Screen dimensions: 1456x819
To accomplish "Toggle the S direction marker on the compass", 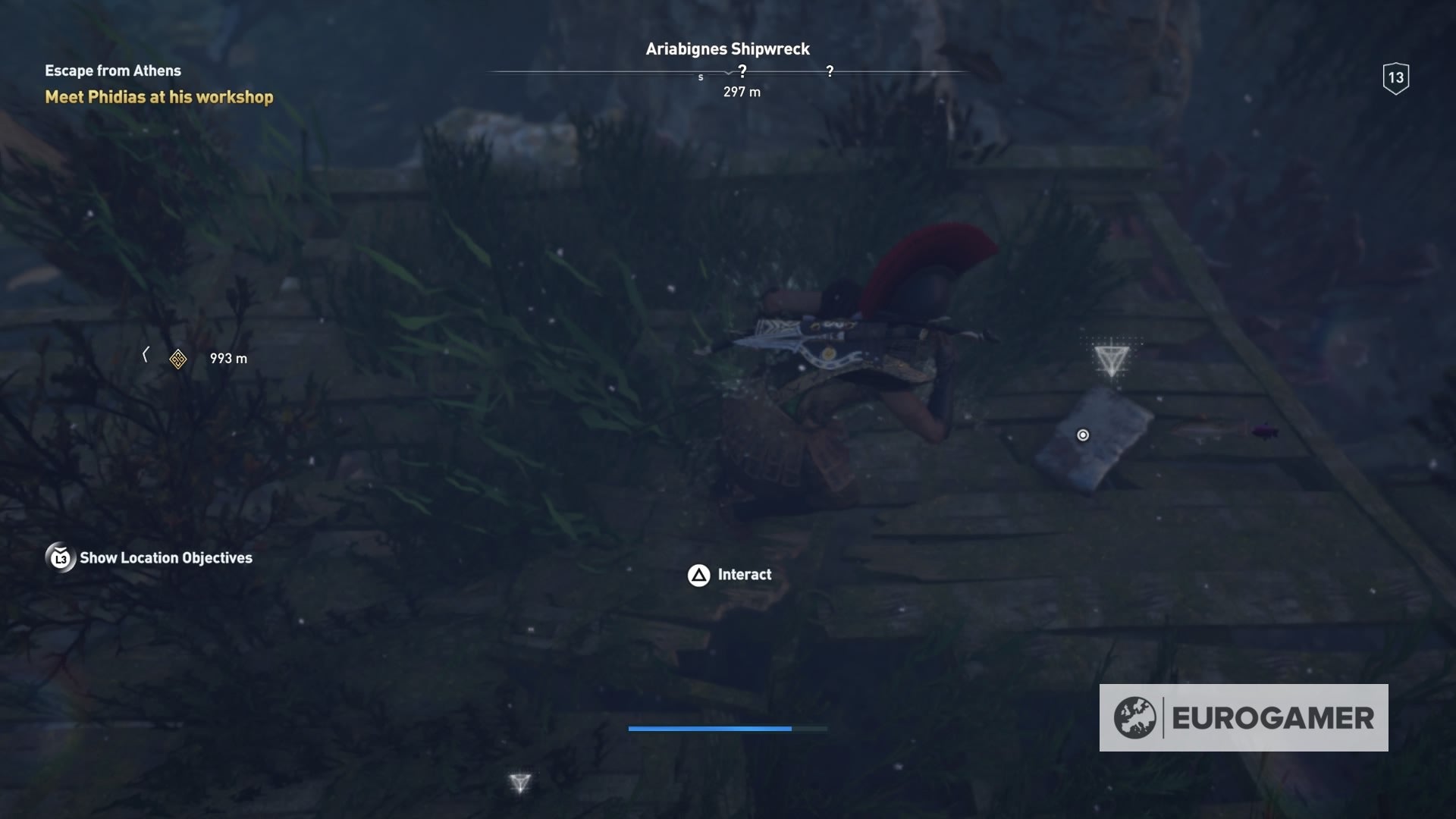I will (701, 77).
